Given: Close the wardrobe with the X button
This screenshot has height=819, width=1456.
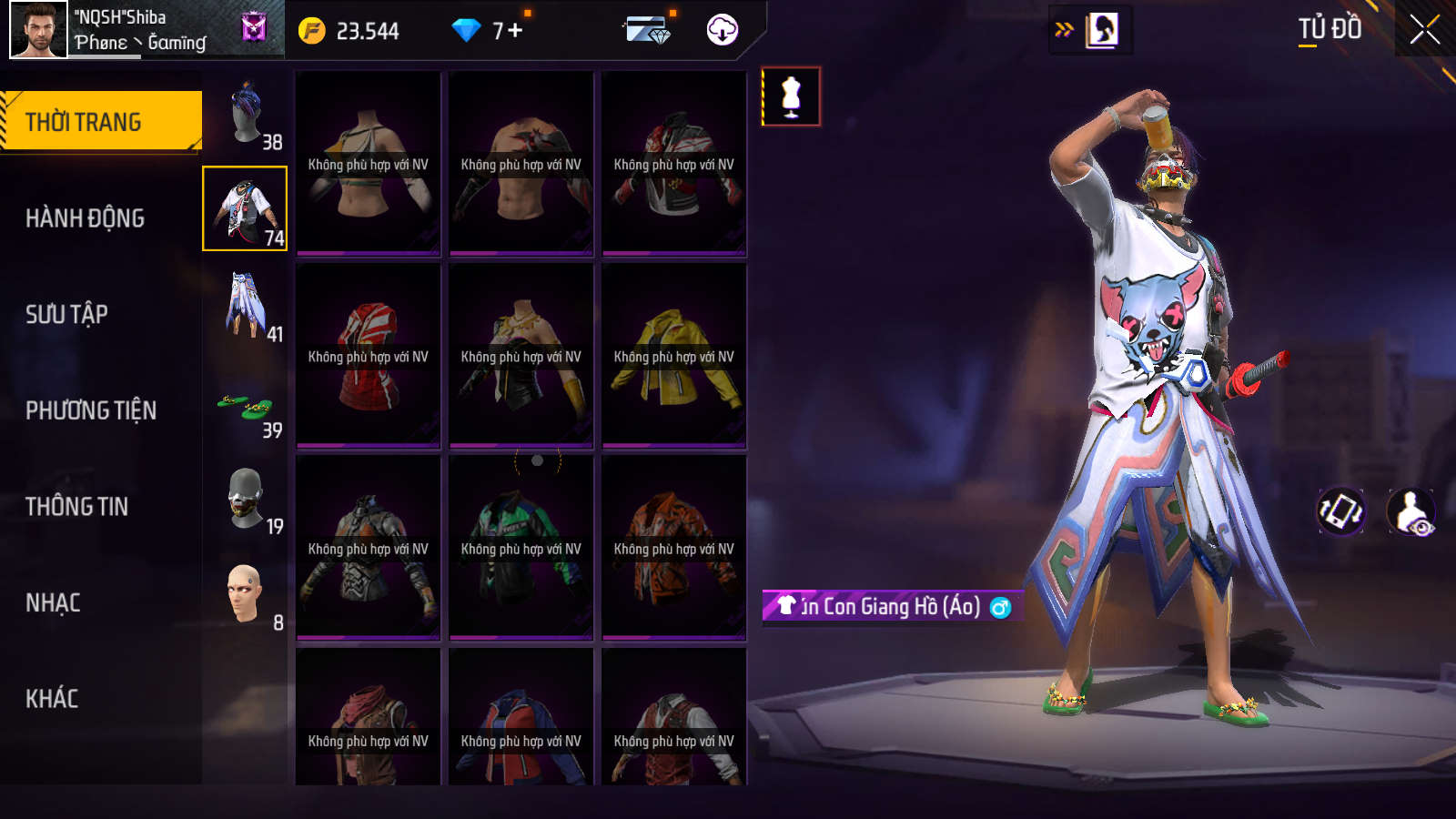Looking at the screenshot, I should 1424,30.
